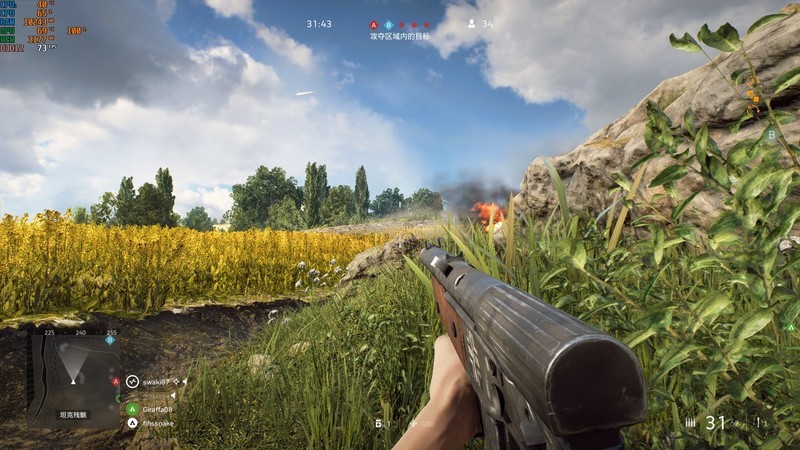Click the blue B marker on the minimap
Screen dimensions: 800x450
[x=111, y=339]
